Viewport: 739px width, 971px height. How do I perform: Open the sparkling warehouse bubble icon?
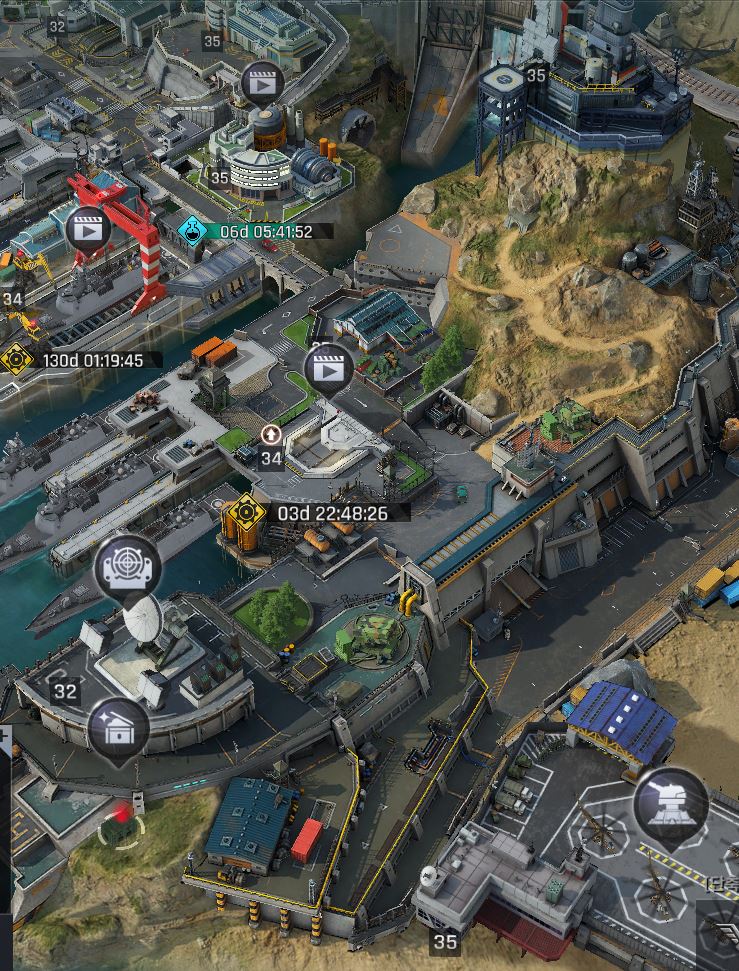(118, 729)
